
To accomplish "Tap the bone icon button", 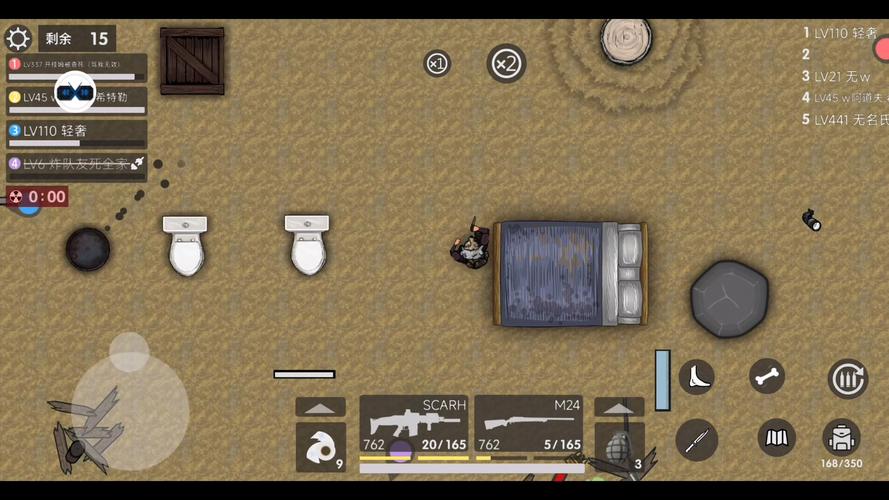I will [767, 377].
